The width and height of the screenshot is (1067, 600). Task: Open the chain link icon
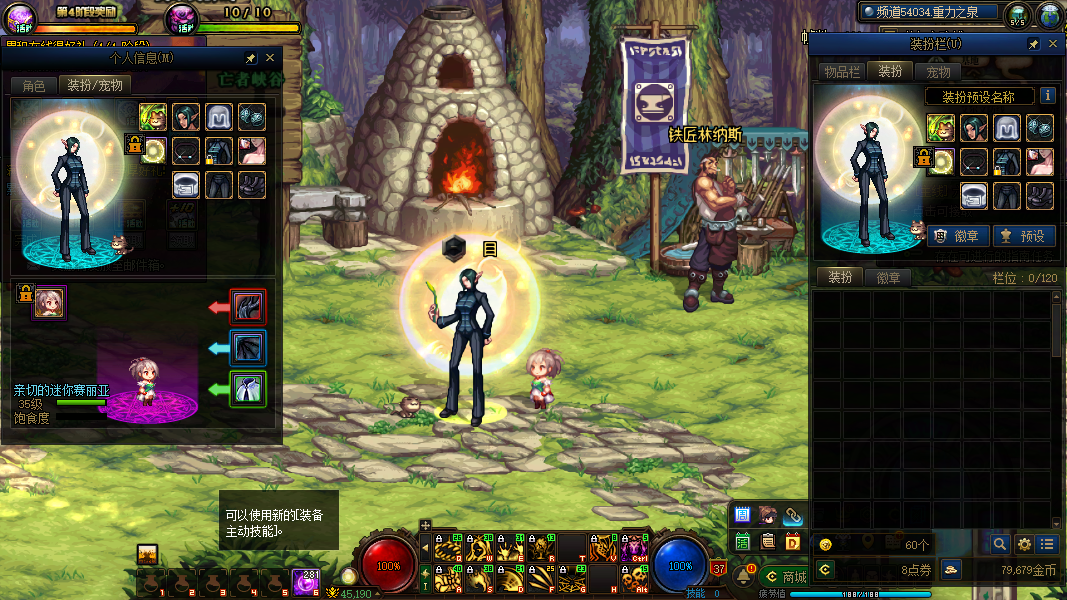(x=793, y=515)
